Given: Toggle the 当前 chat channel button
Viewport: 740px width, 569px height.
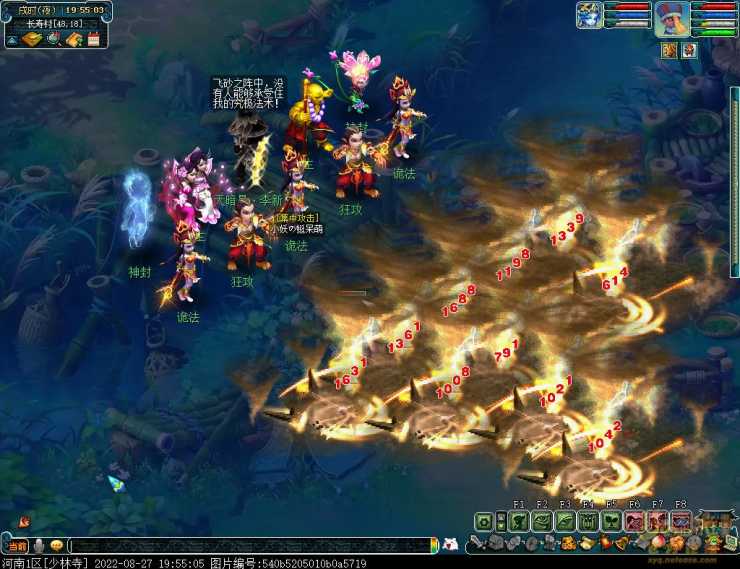Looking at the screenshot, I should click(17, 545).
